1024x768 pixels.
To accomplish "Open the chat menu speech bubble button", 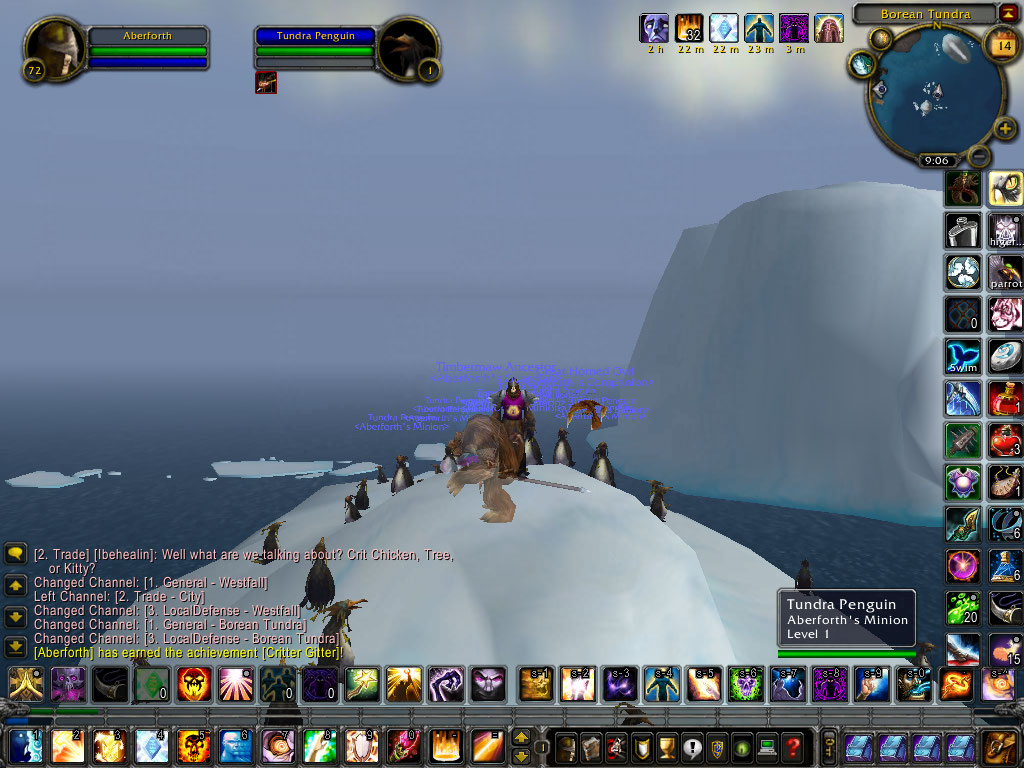I will [x=15, y=553].
